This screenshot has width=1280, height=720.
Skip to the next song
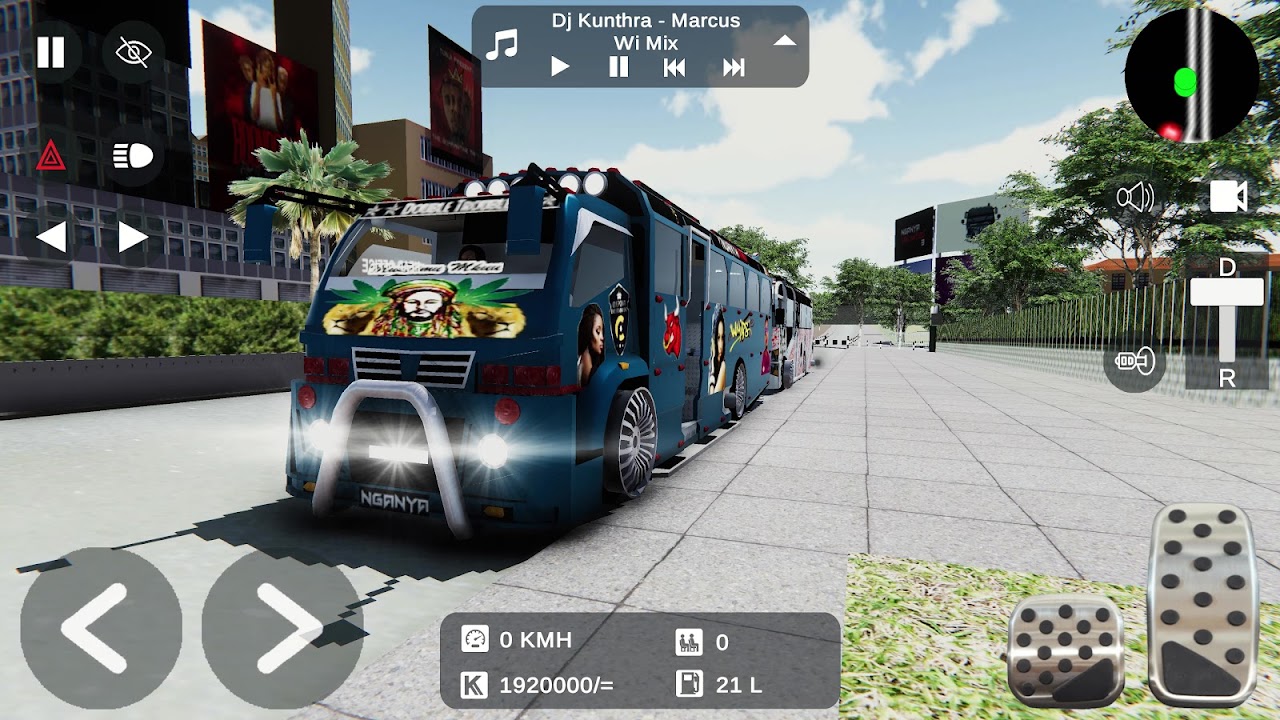[x=734, y=66]
